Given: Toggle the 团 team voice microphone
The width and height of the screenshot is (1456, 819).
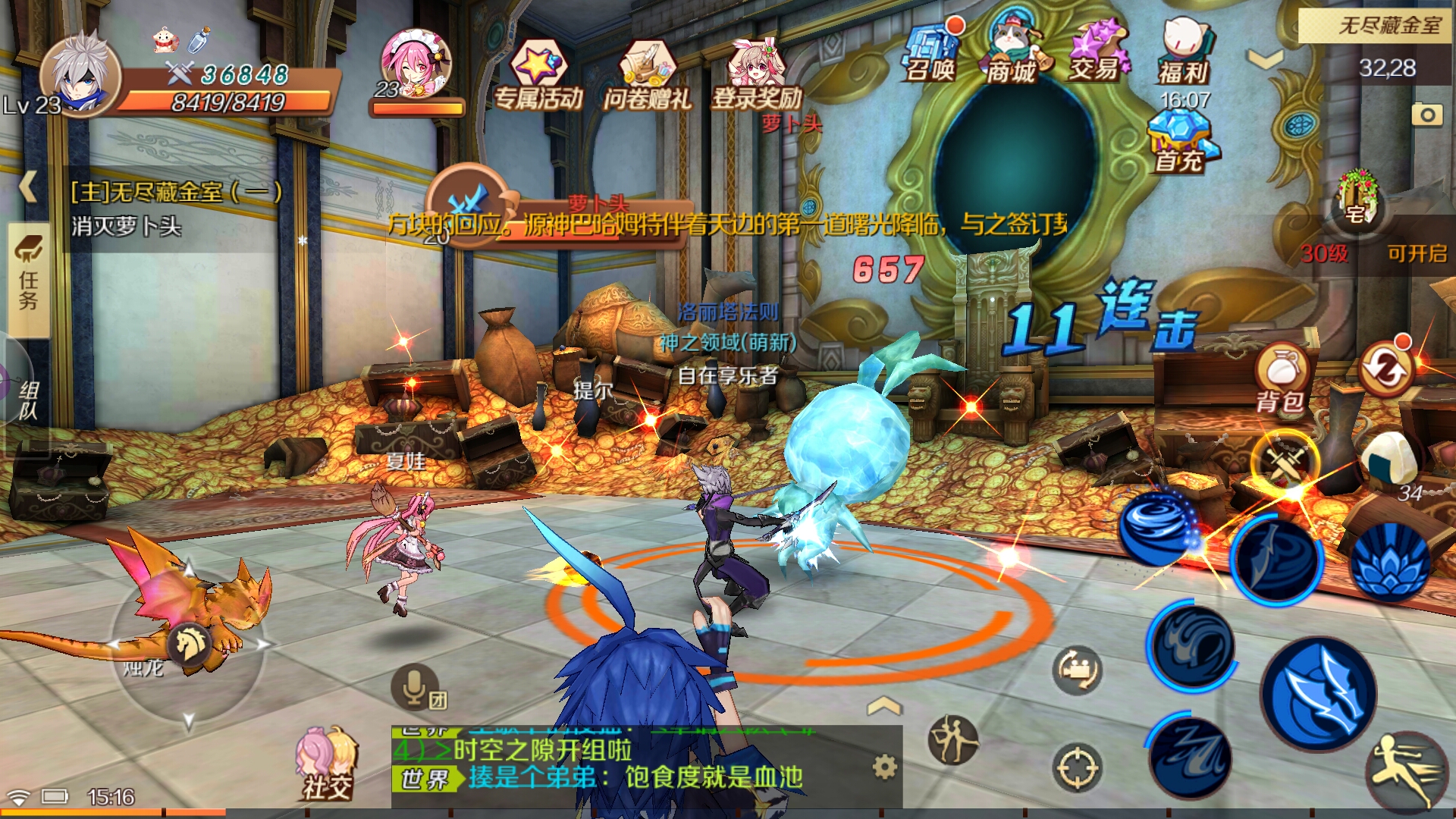Looking at the screenshot, I should click(413, 686).
